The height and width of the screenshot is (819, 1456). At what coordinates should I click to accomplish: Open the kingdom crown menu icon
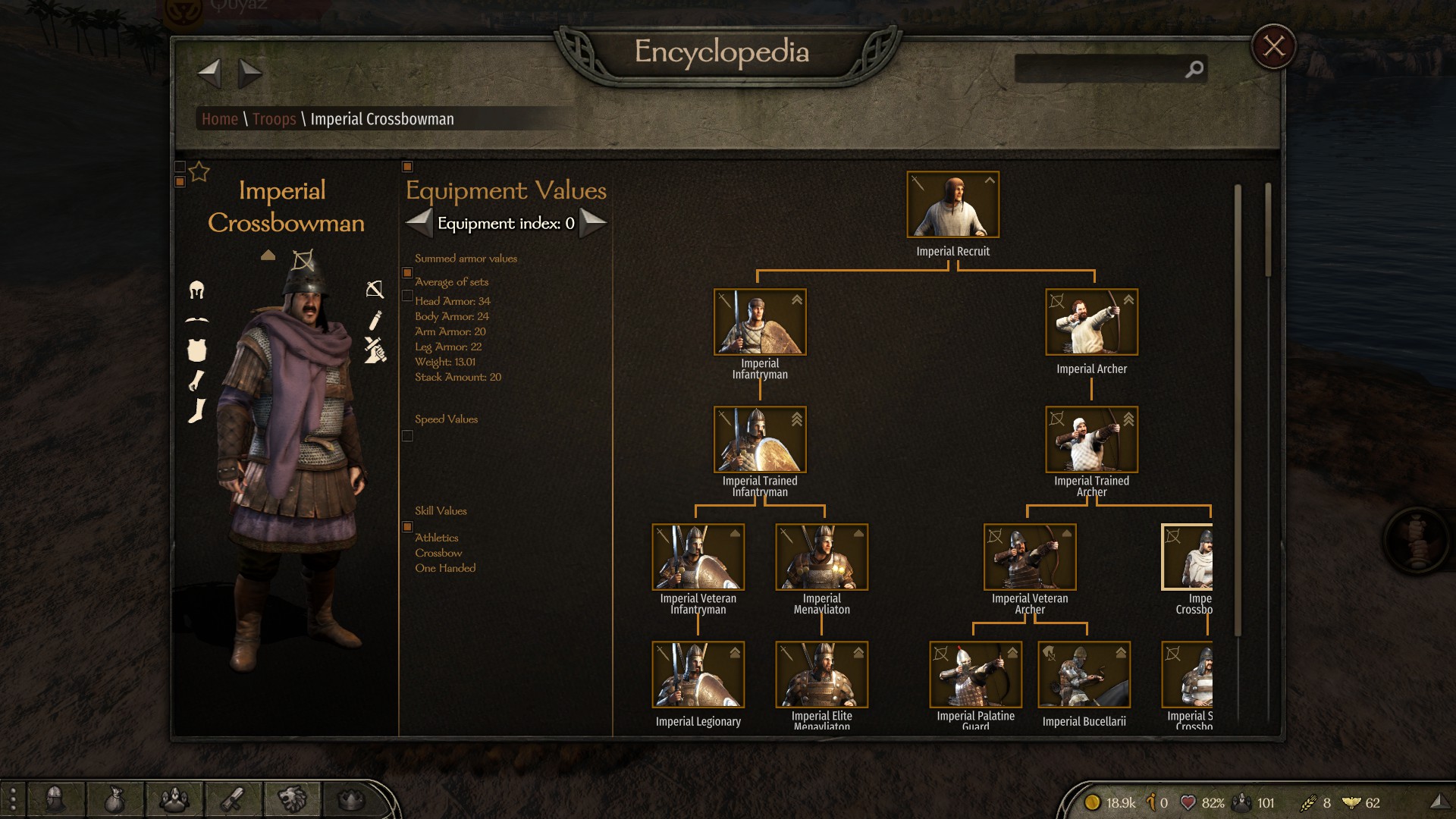(350, 799)
